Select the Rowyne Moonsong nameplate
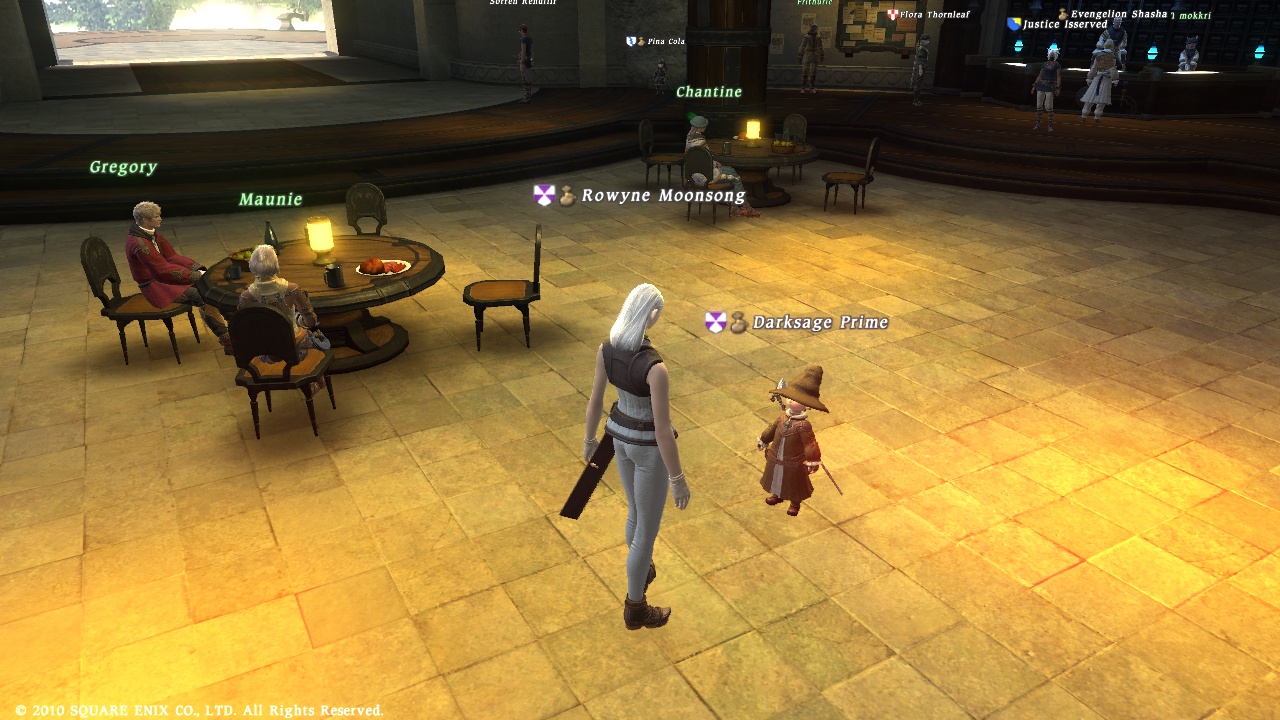The width and height of the screenshot is (1280, 720). 663,196
